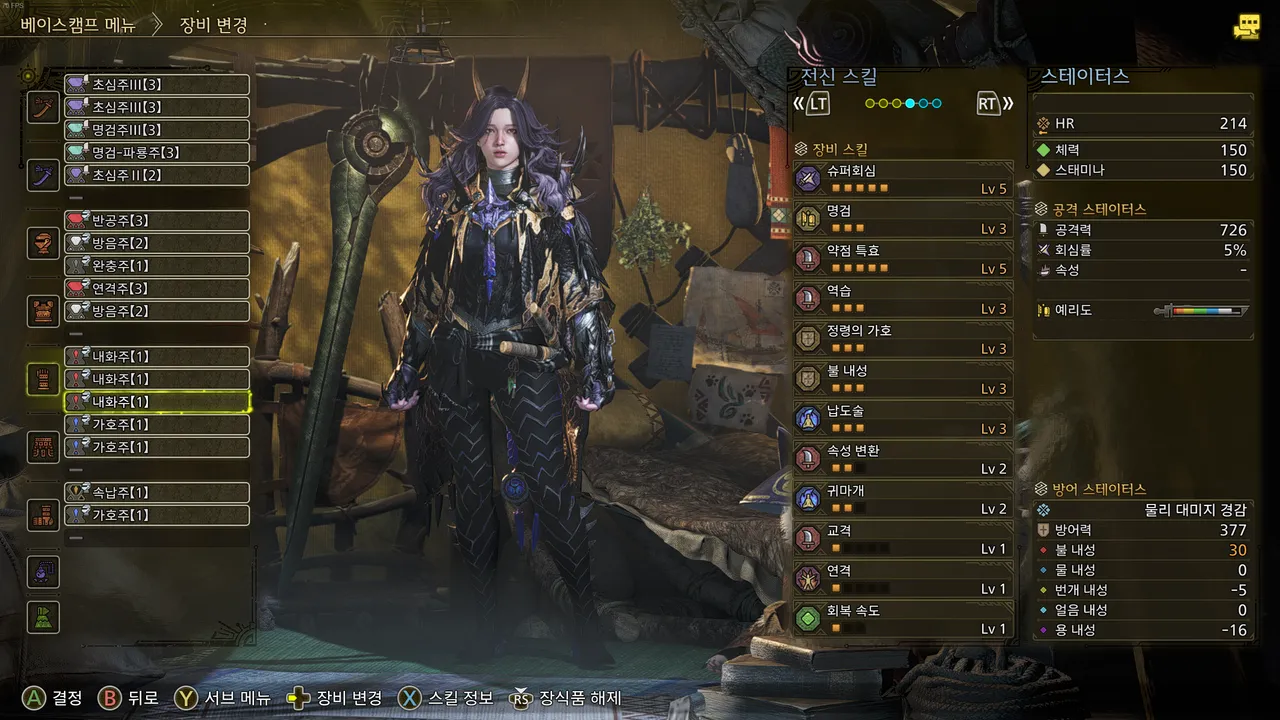Open the talisman equipment slot
Screen dimensions: 1280x720
coord(43,573)
